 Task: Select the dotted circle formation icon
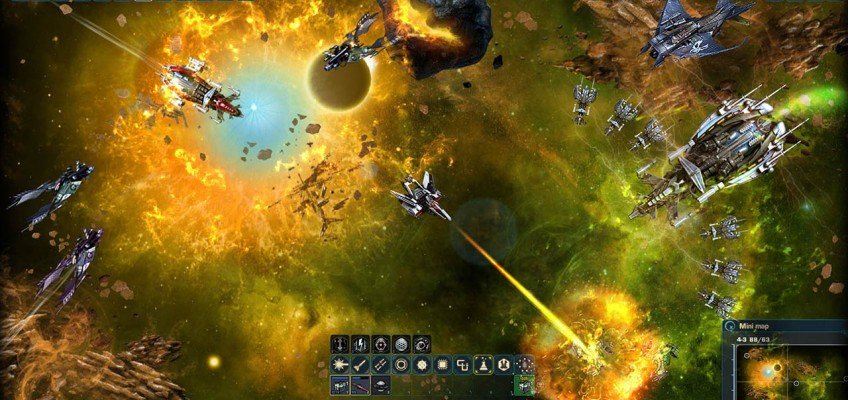pyautogui.click(x=525, y=365)
